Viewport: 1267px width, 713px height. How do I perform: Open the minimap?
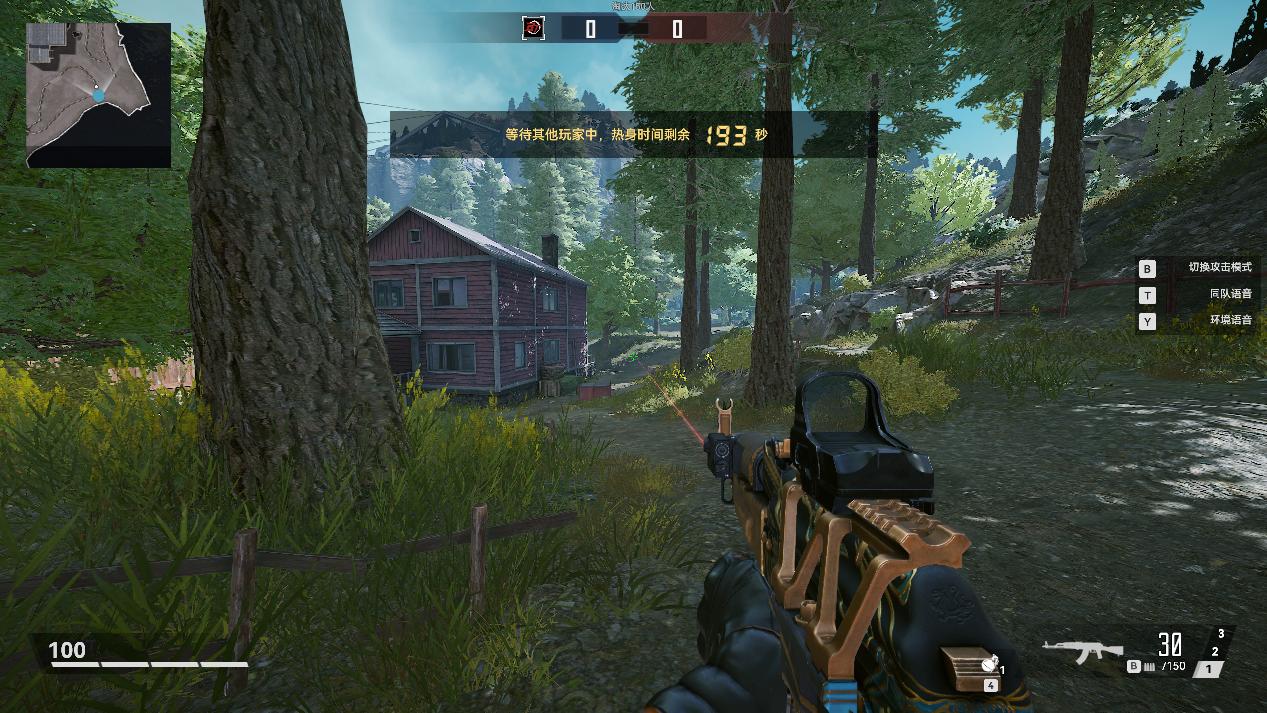pyautogui.click(x=98, y=94)
